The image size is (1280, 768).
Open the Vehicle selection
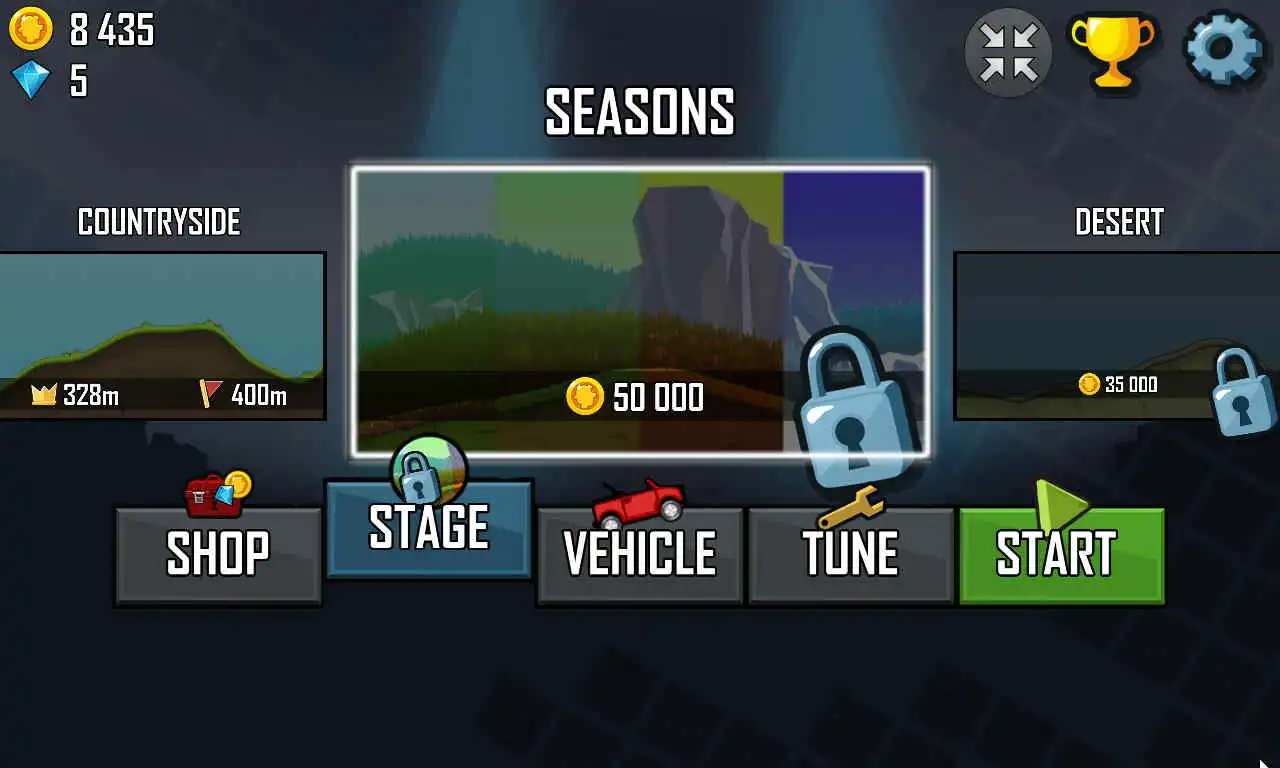[x=640, y=554]
